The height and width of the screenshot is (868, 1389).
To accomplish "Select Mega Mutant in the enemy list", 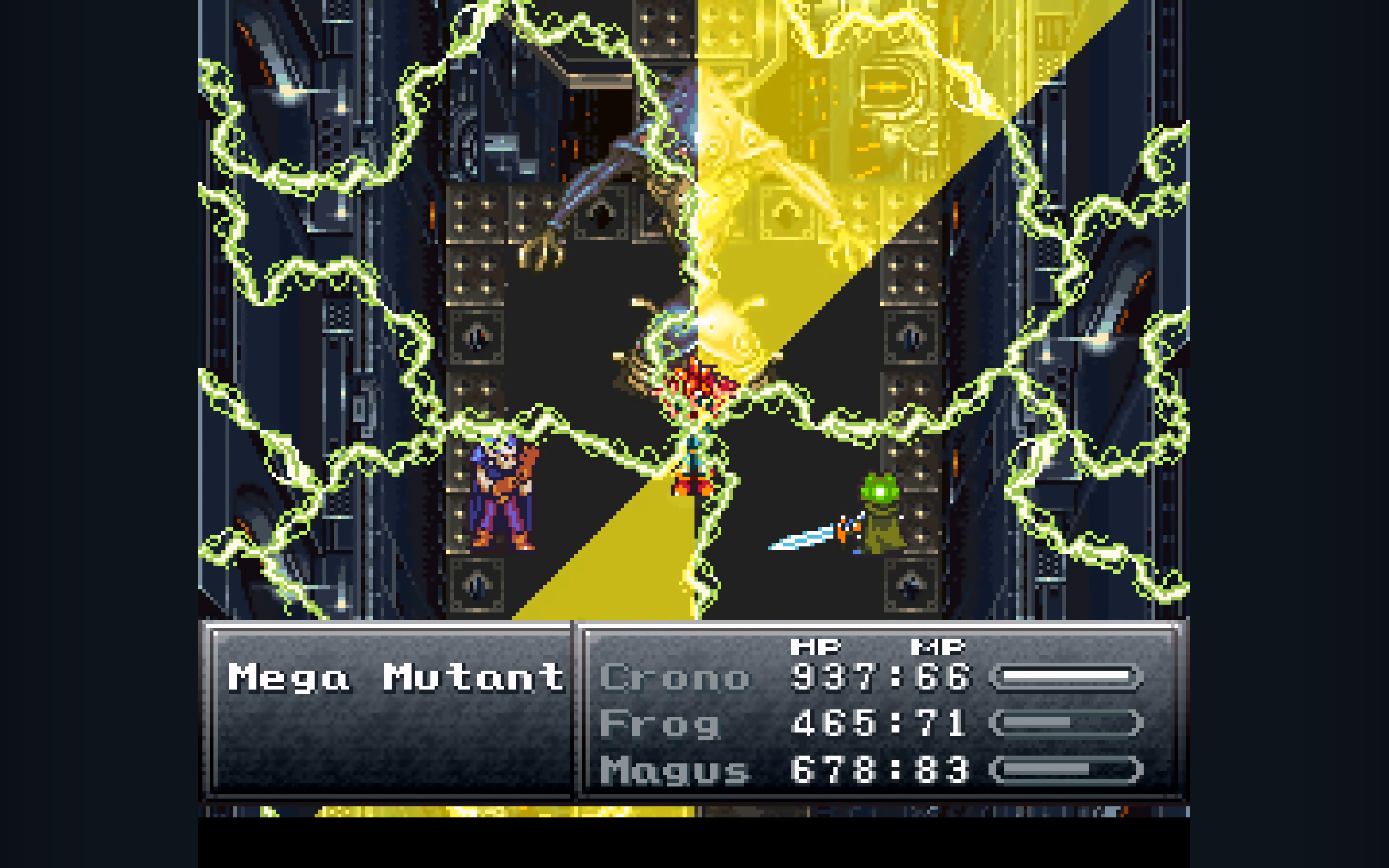I will point(396,678).
